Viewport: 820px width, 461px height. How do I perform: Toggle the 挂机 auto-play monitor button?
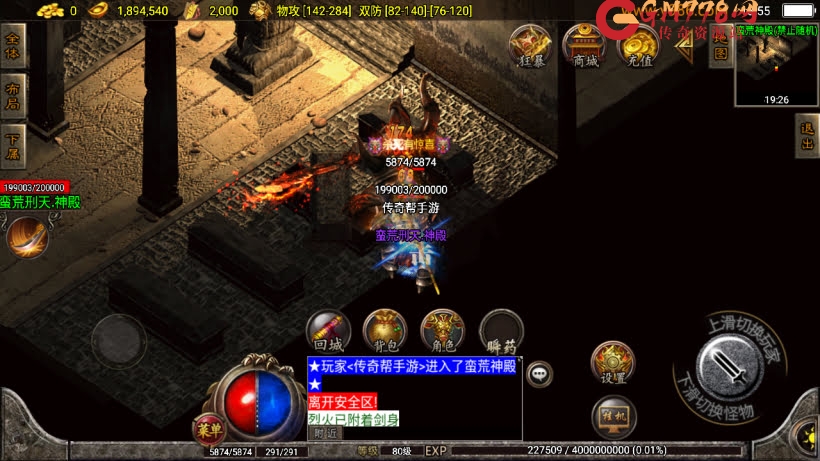point(613,416)
